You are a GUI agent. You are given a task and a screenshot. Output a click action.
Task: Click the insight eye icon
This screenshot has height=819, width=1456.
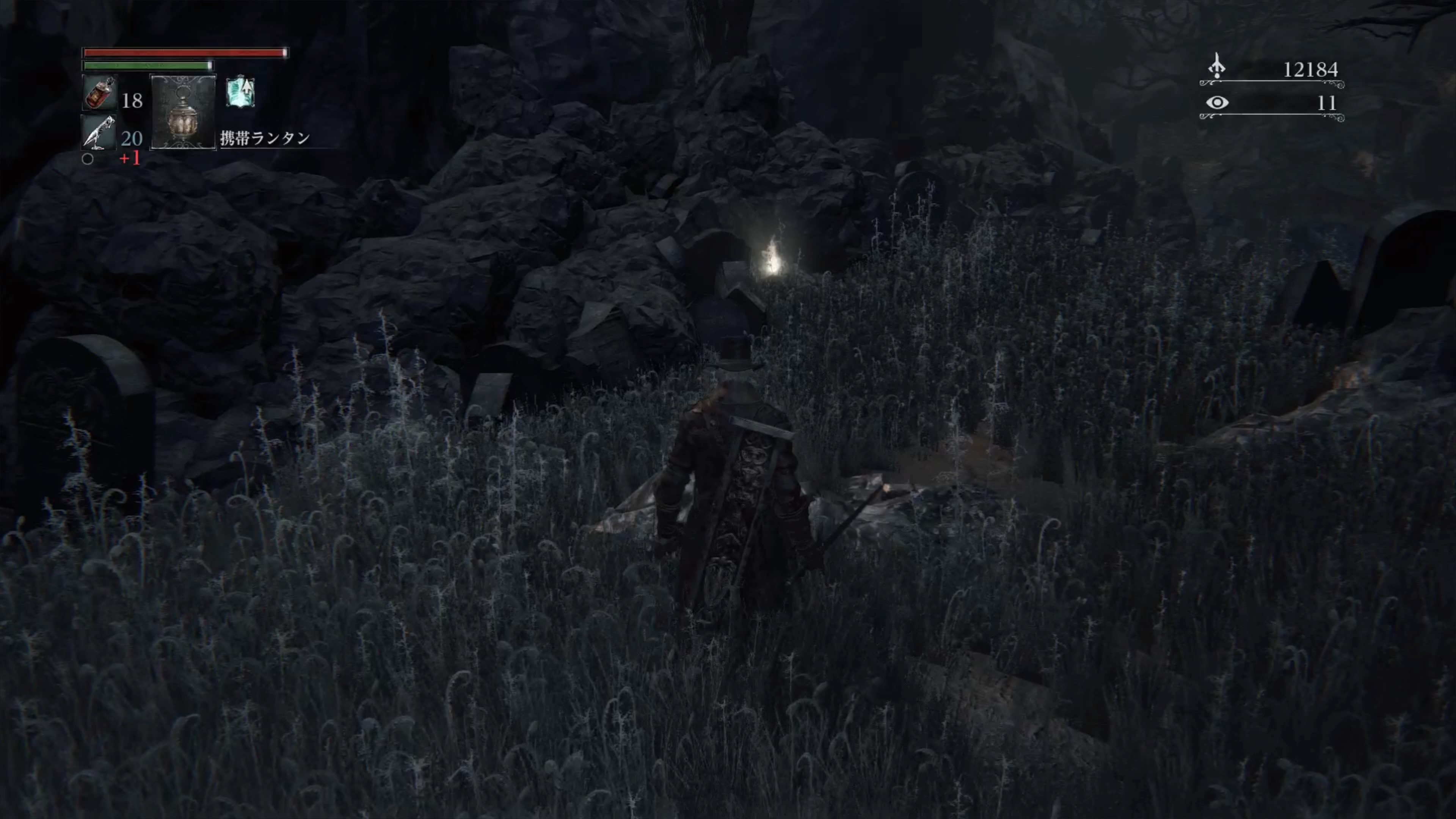click(x=1217, y=103)
